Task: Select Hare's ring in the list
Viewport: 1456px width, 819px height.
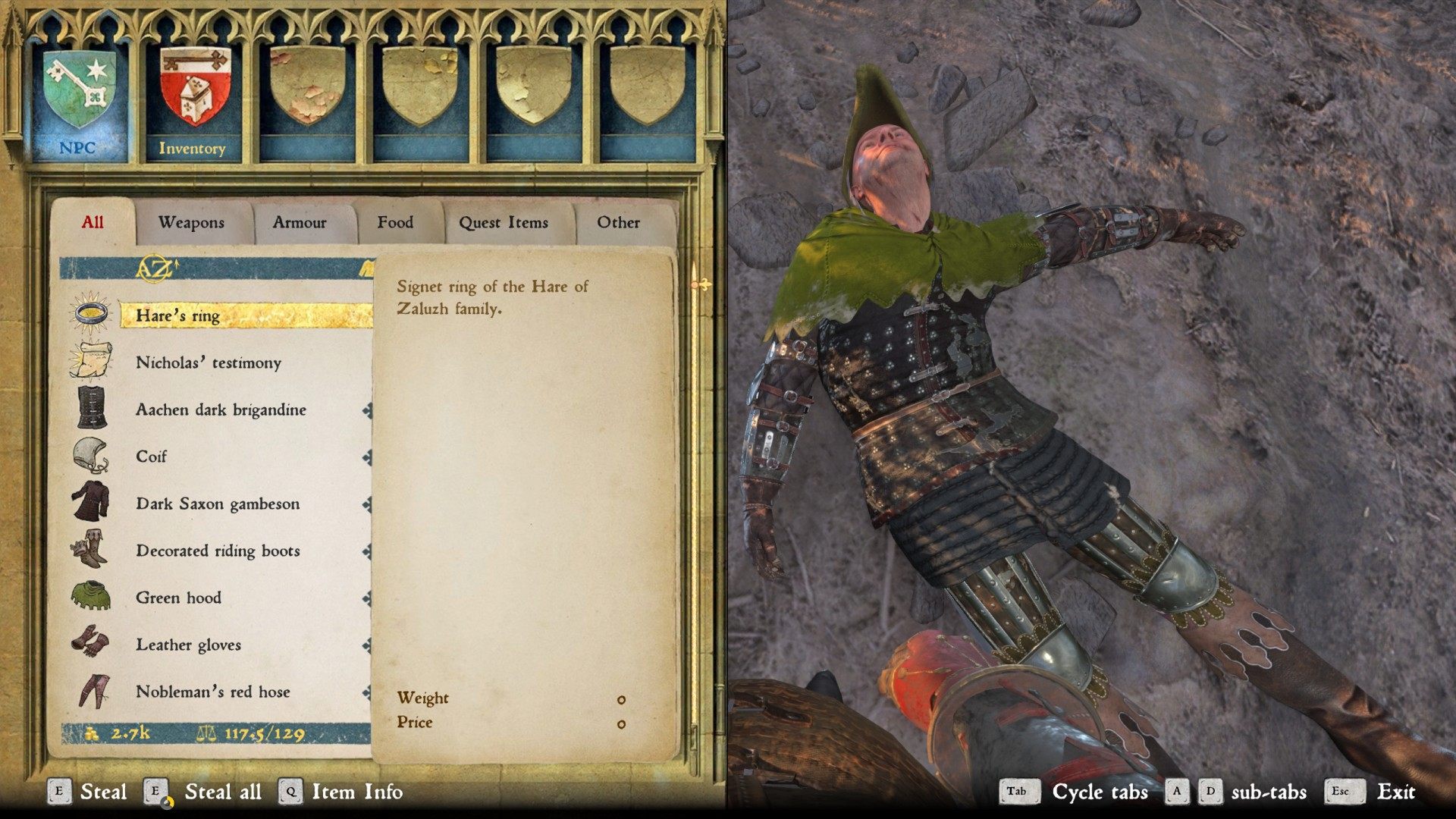Action: [220, 315]
